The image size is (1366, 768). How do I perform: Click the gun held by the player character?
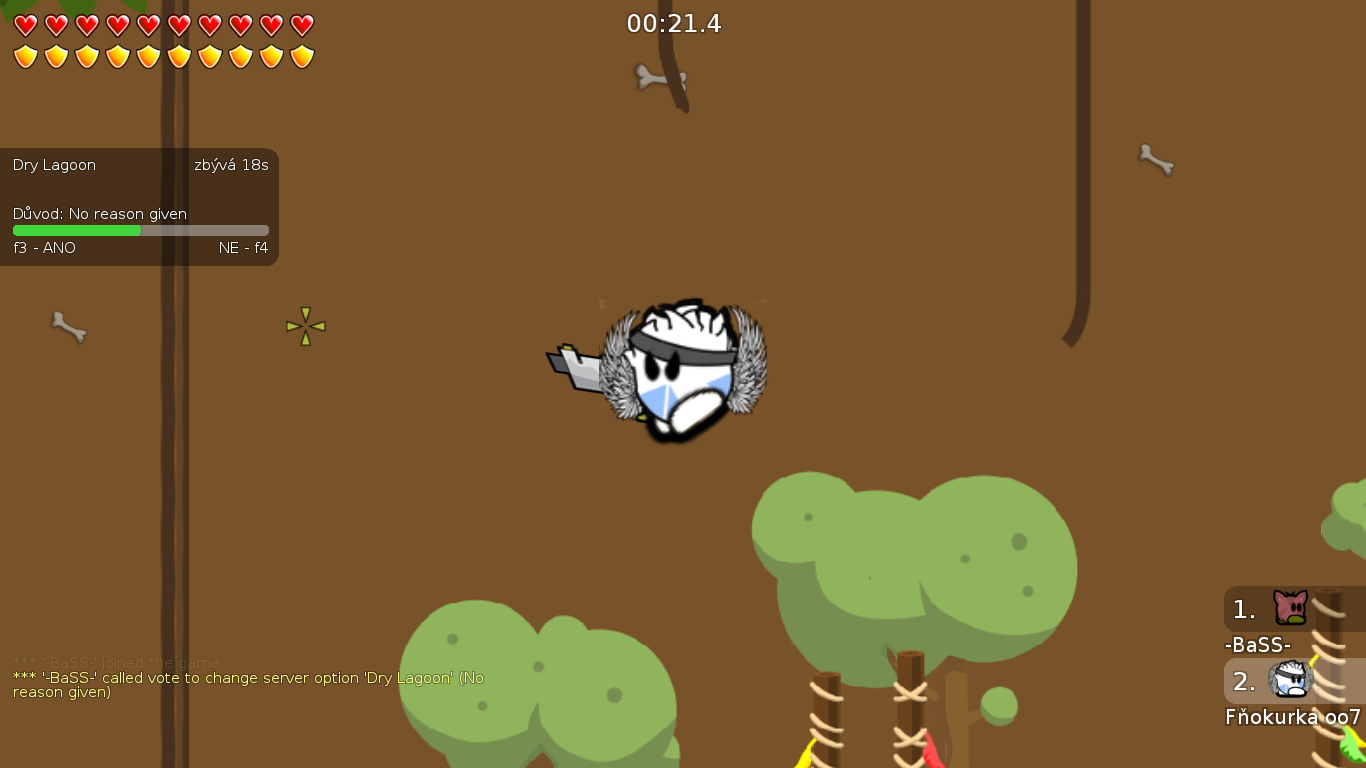click(x=575, y=365)
